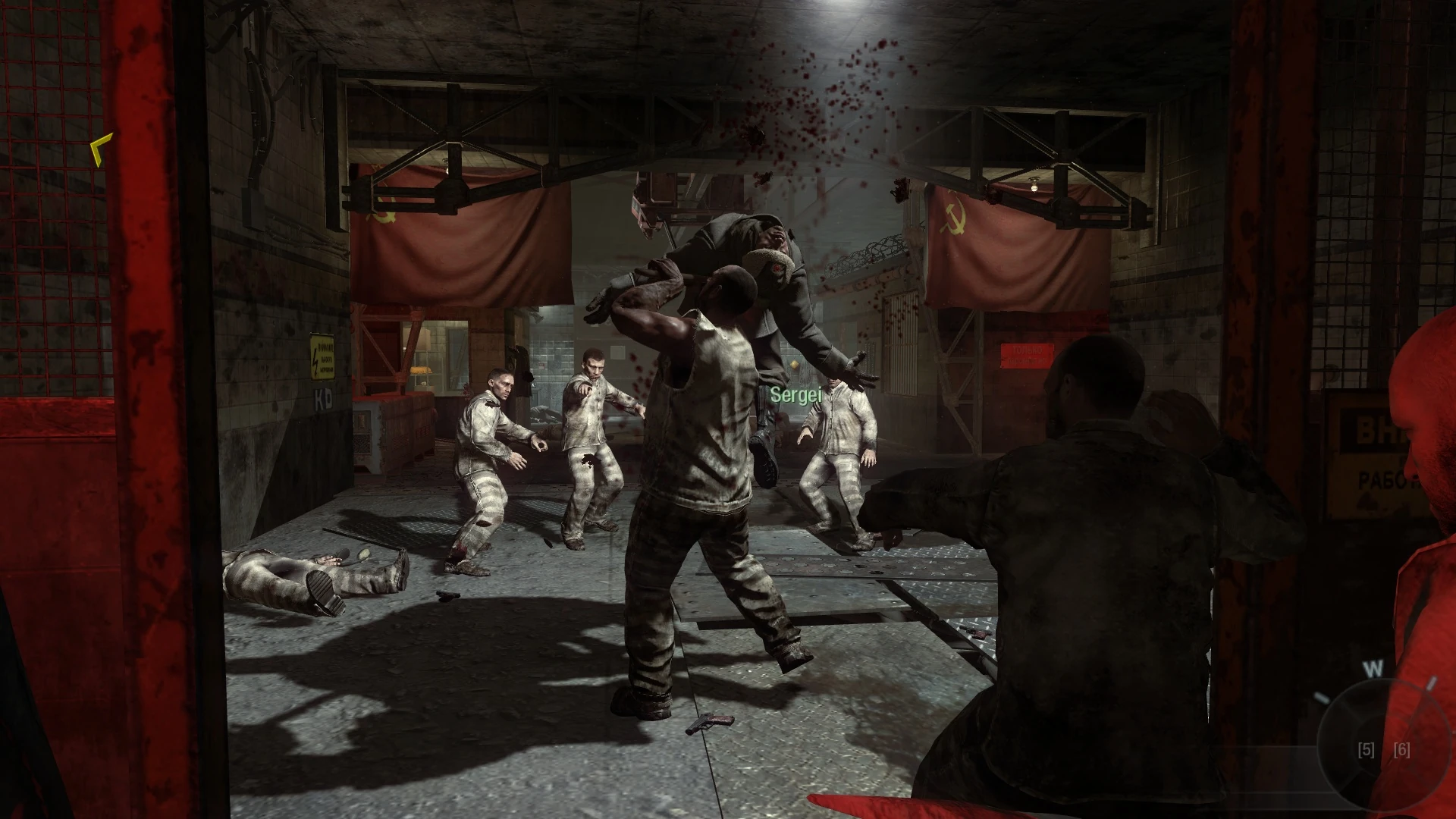Image resolution: width=1456 pixels, height=819 pixels.
Task: Click the right compass tick mark
Action: (1432, 682)
